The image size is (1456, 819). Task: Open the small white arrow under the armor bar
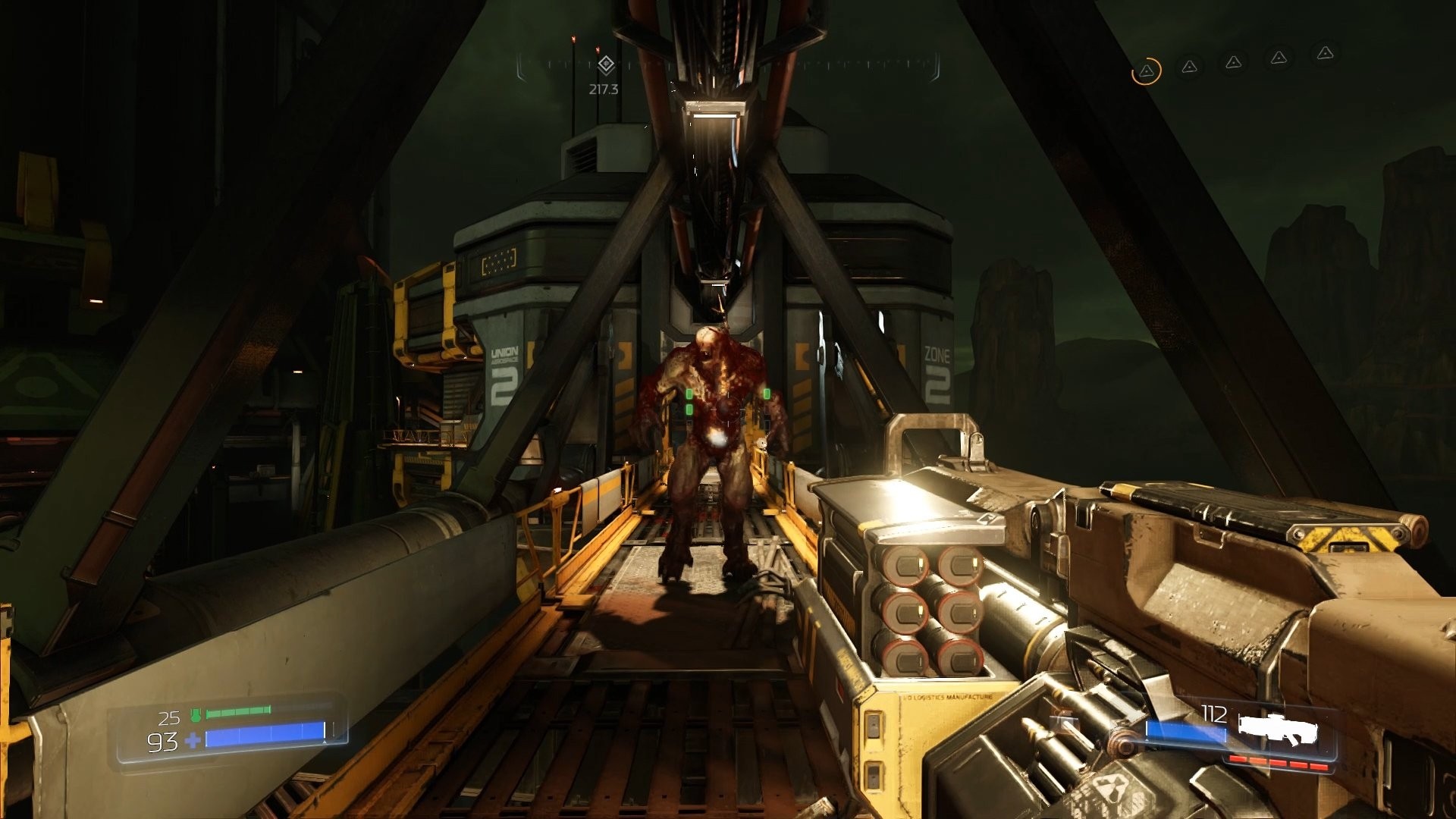pyautogui.click(x=324, y=742)
